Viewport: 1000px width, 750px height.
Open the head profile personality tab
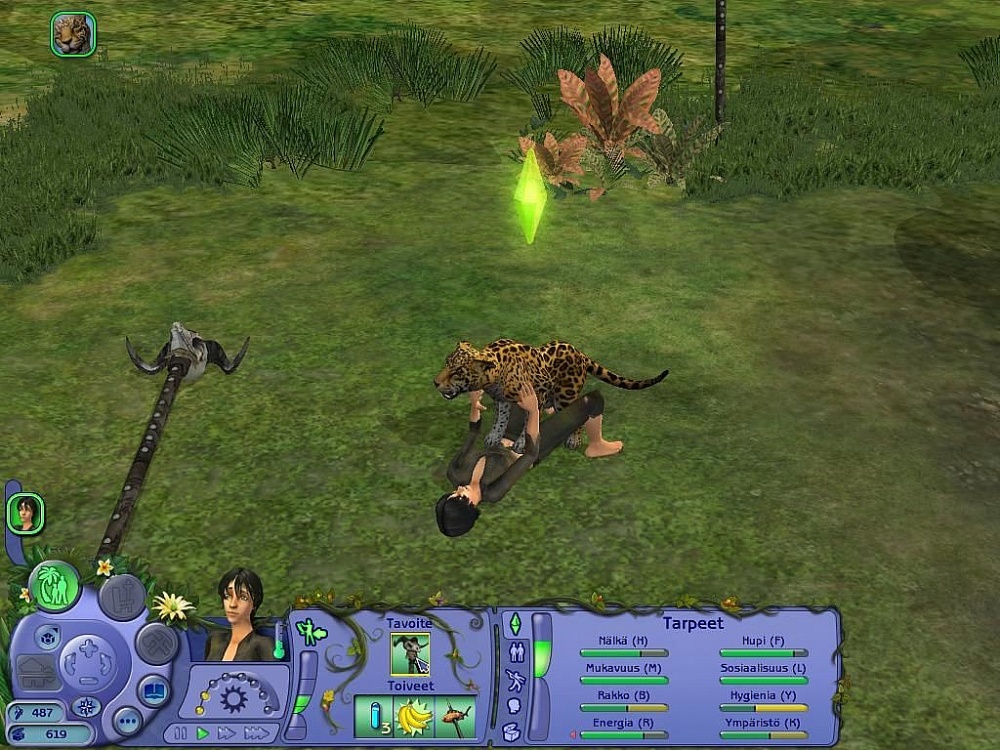coord(513,706)
